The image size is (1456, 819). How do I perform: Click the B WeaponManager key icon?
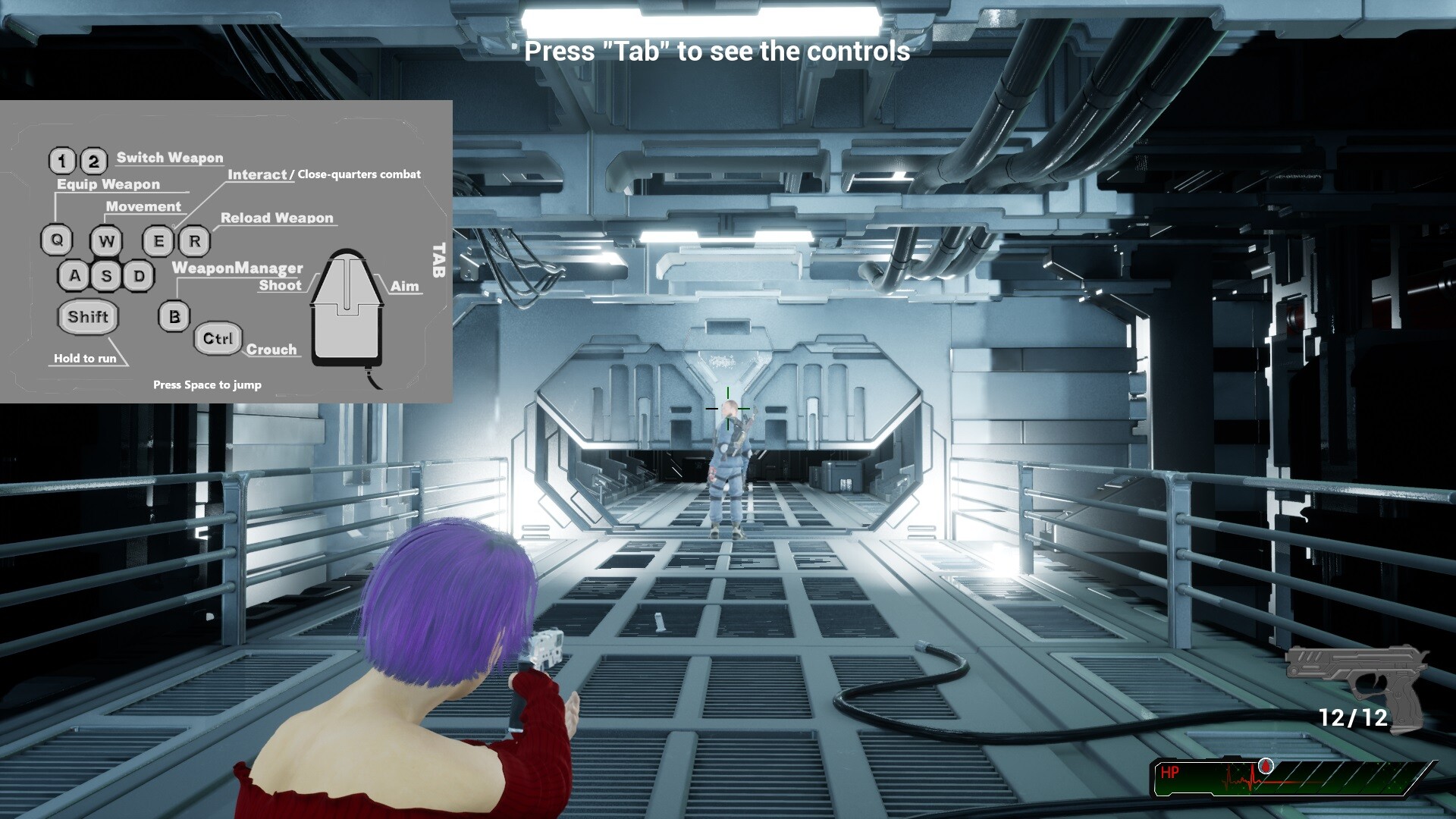click(x=174, y=316)
